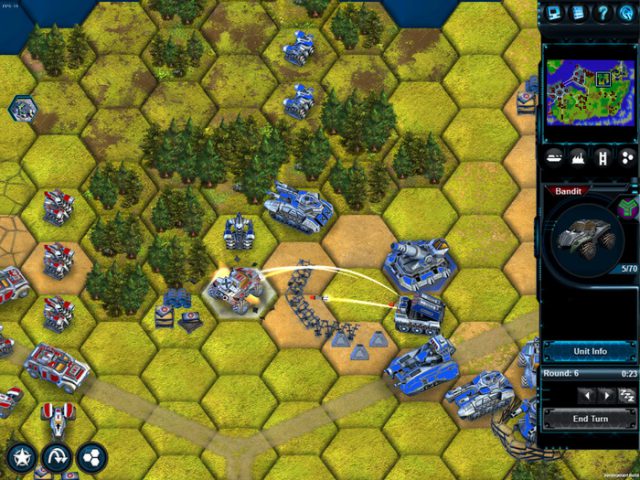Open the Unit Info panel
Screen dimensions: 640x480
(x=590, y=351)
